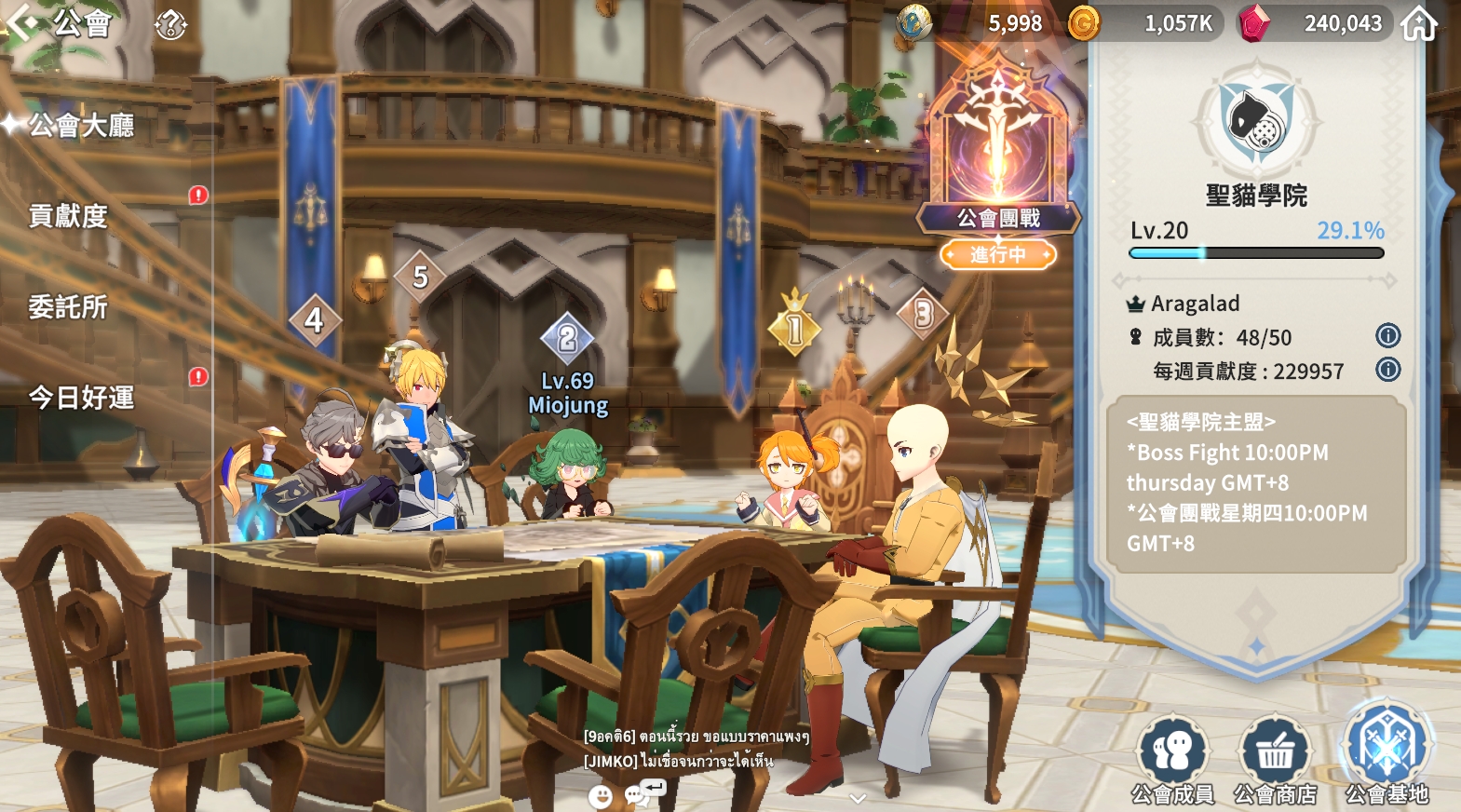Select the rank 4 seat marker
The width and height of the screenshot is (1461, 812).
tap(314, 320)
